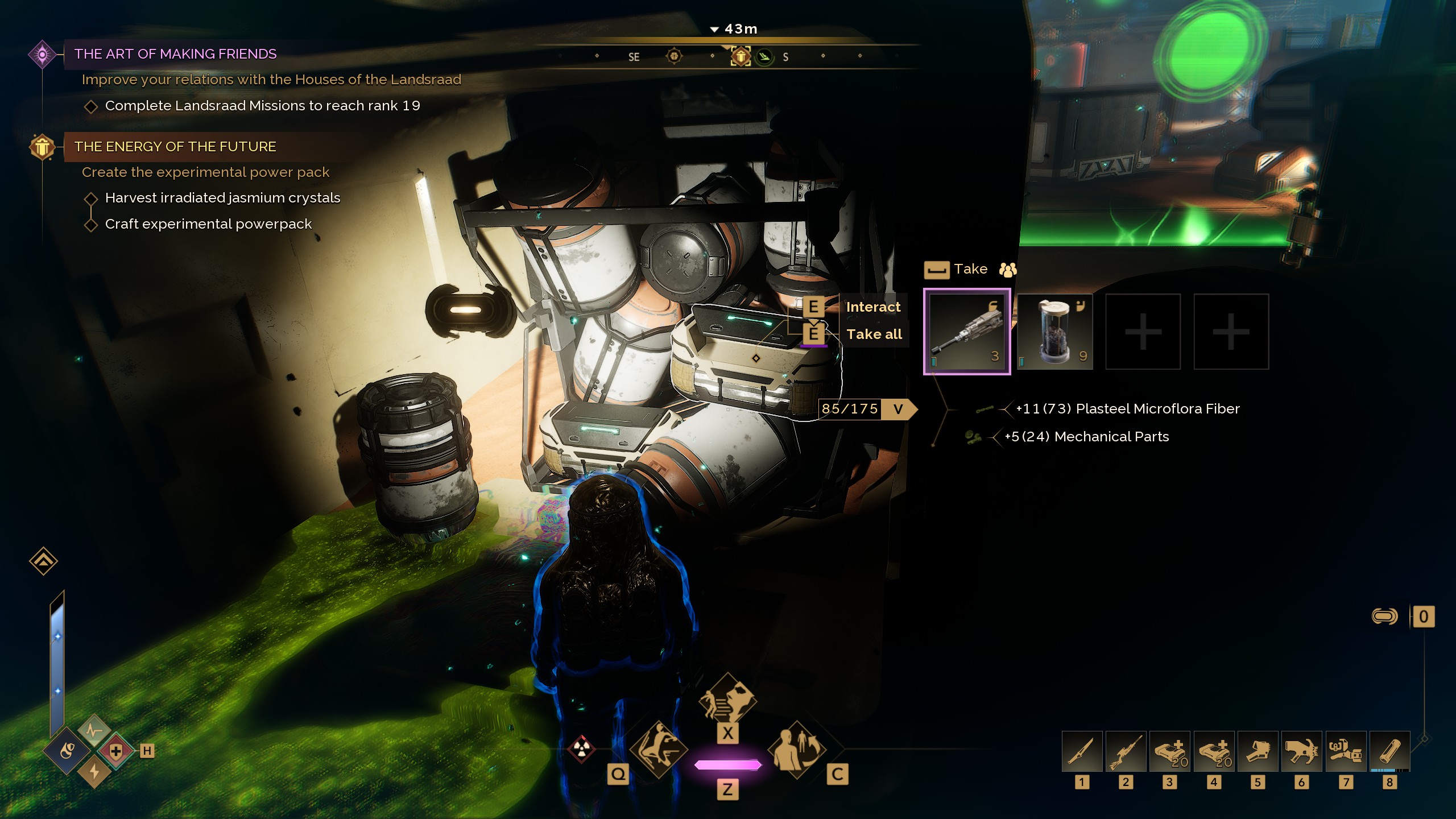1456x819 pixels.
Task: Select the cylinder item in hotbar slot 8
Action: (x=1389, y=751)
